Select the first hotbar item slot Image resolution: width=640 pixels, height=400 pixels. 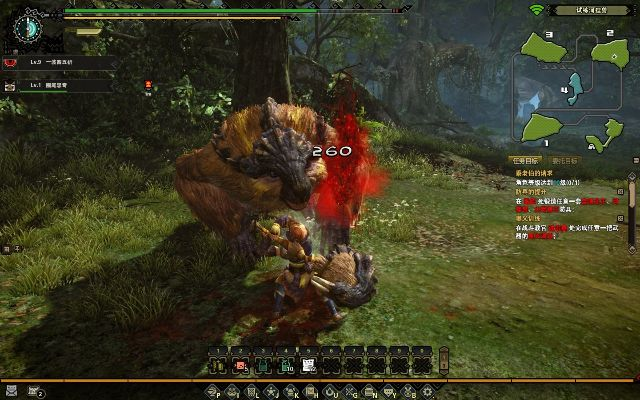point(217,365)
